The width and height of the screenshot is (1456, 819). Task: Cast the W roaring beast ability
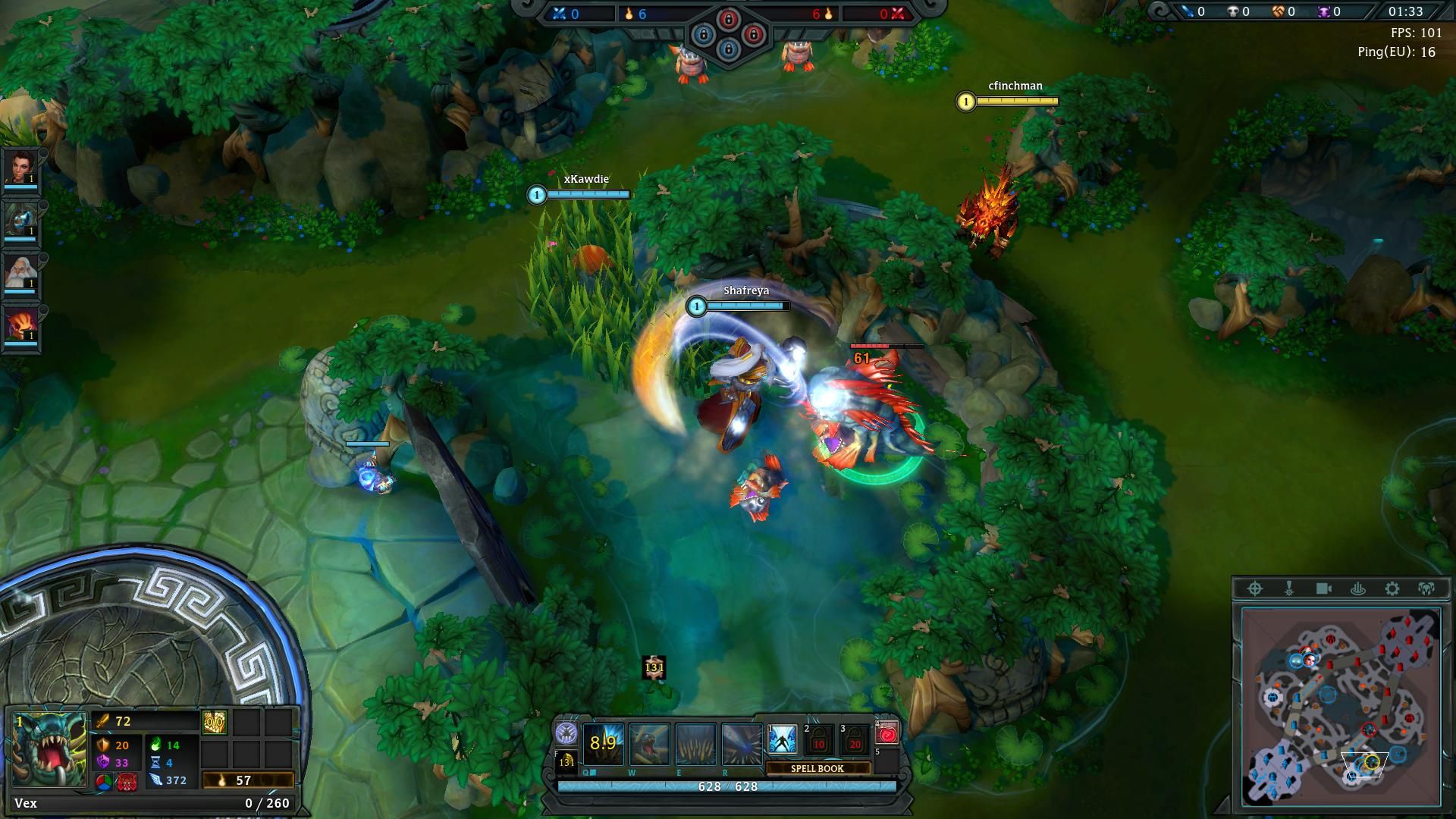pyautogui.click(x=649, y=743)
